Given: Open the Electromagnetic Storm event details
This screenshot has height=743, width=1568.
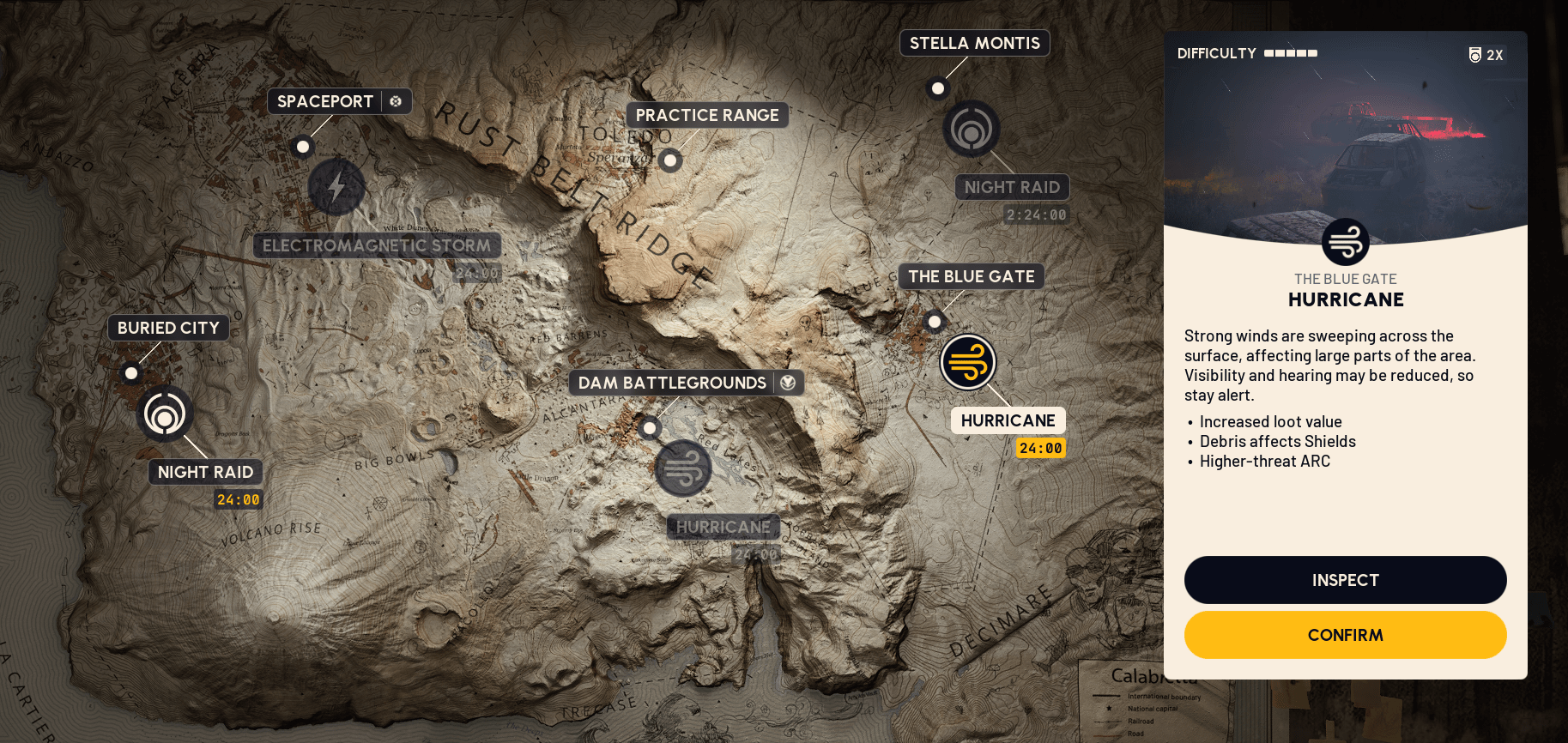Looking at the screenshot, I should pos(378,245).
